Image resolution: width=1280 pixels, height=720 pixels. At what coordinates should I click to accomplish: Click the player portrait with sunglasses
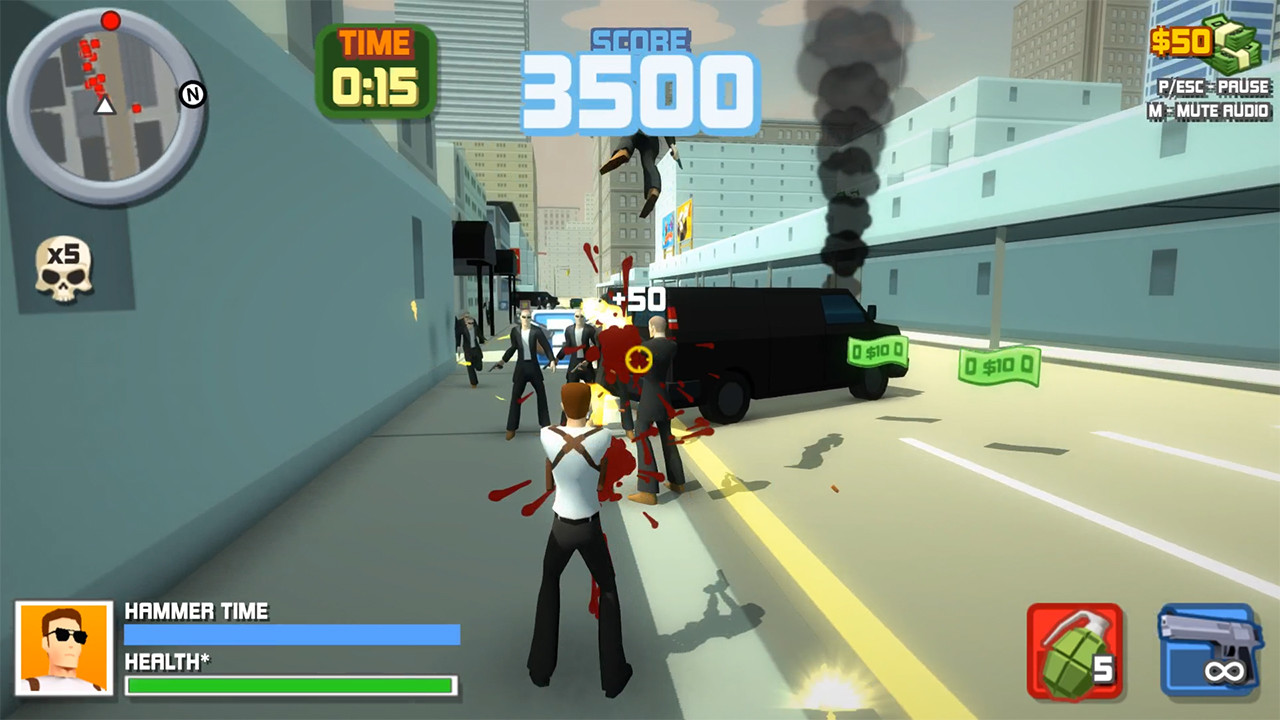pos(60,650)
